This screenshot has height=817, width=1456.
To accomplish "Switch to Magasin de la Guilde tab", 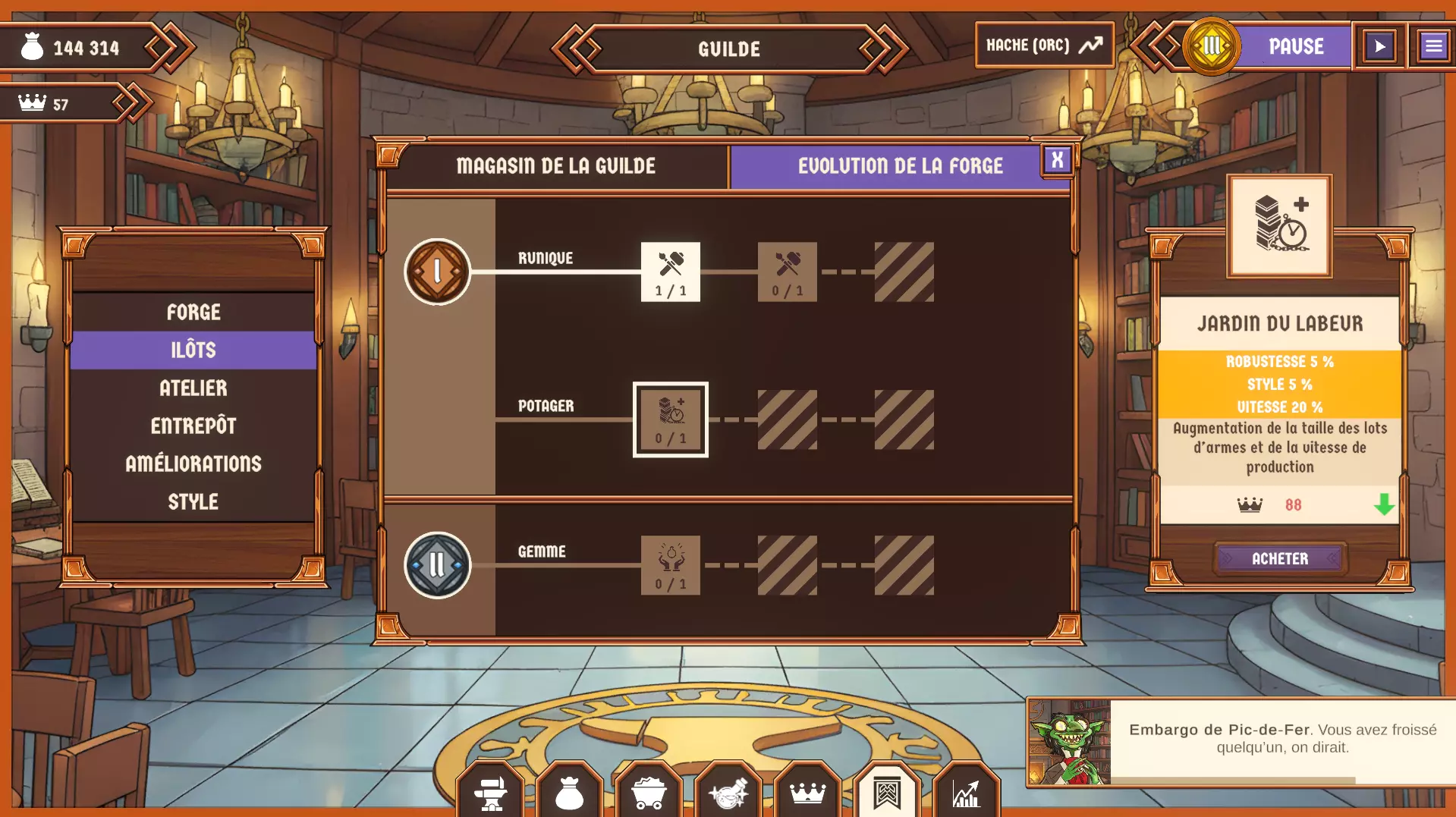I will pos(556,166).
